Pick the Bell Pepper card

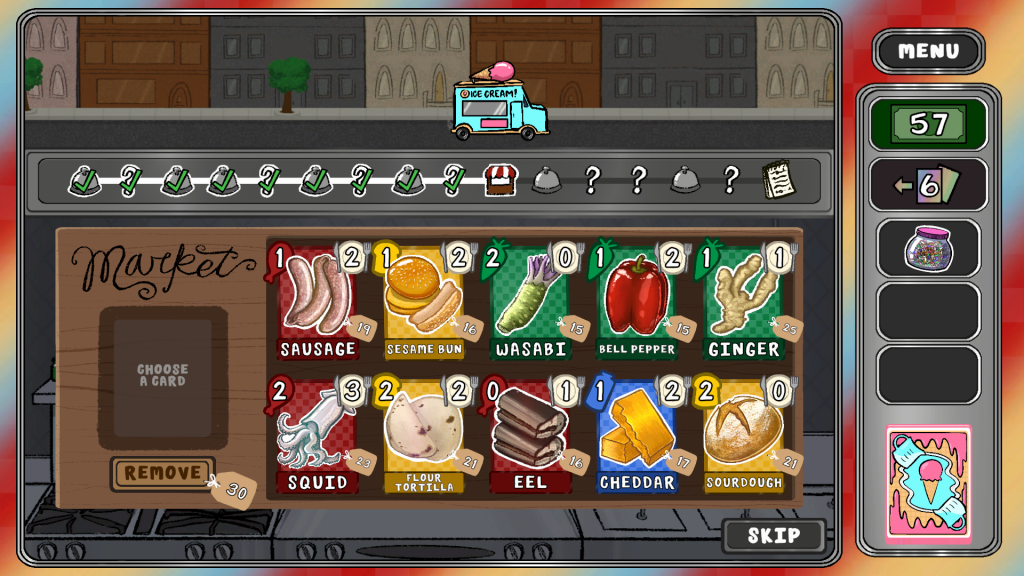[636, 303]
